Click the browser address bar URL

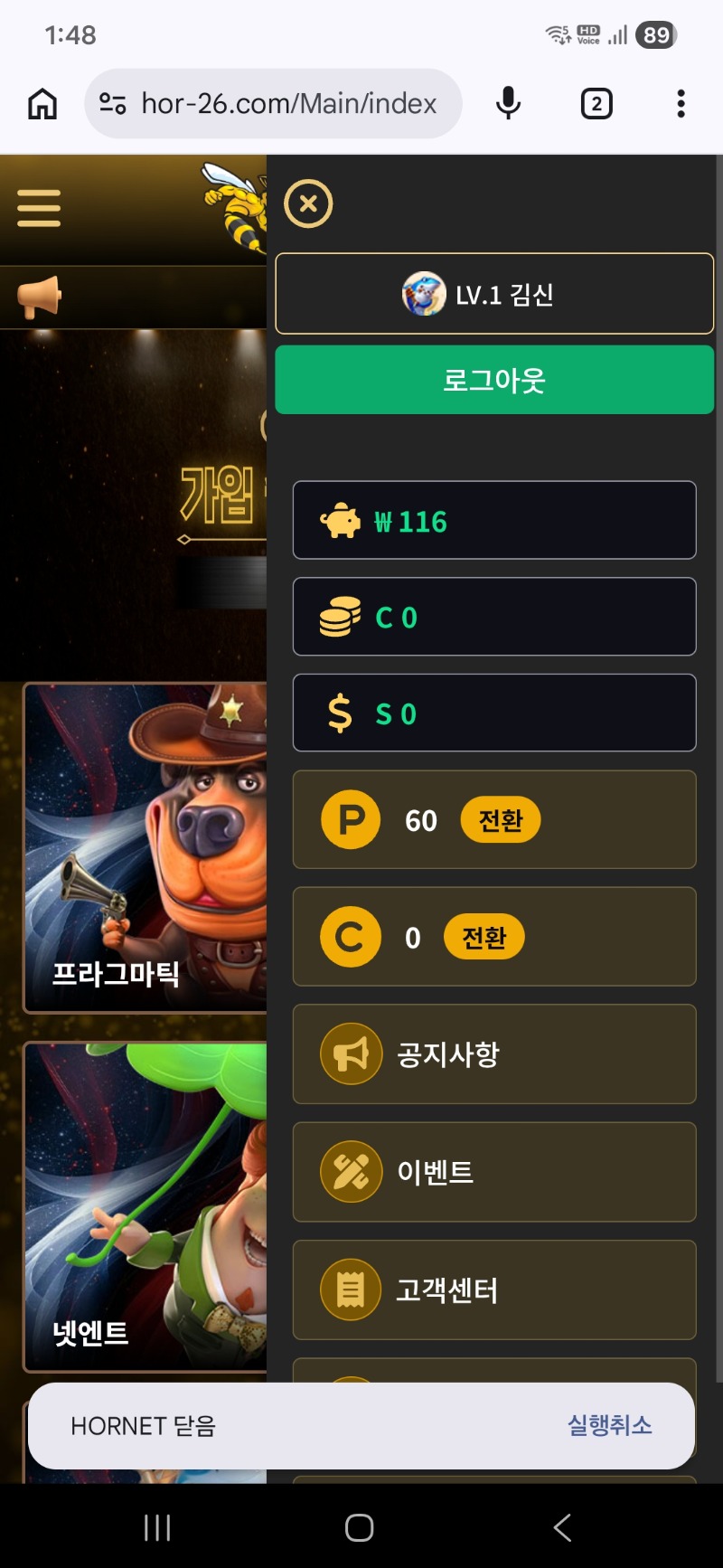(x=288, y=104)
